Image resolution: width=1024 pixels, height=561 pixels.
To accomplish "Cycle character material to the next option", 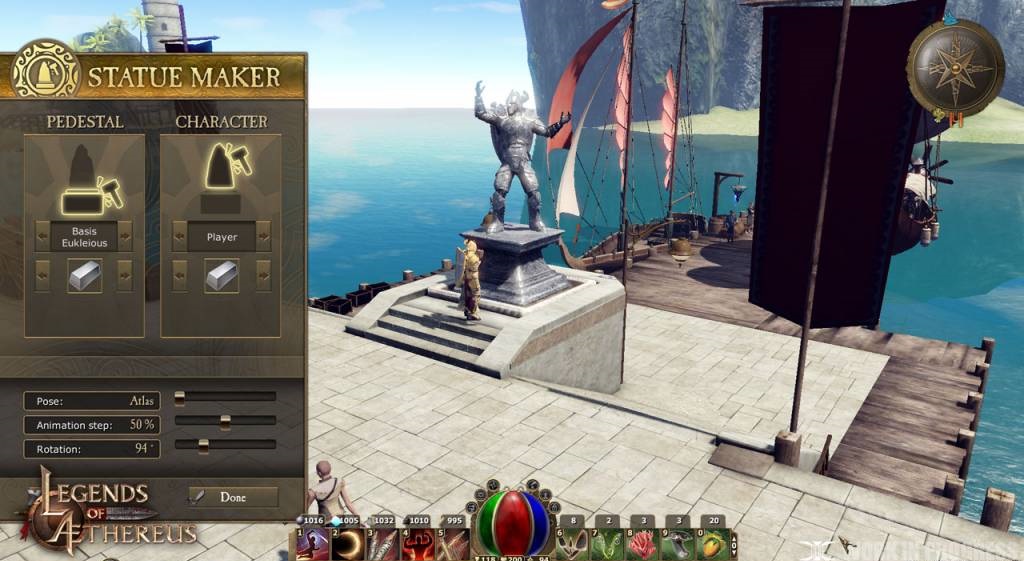I will tap(263, 275).
